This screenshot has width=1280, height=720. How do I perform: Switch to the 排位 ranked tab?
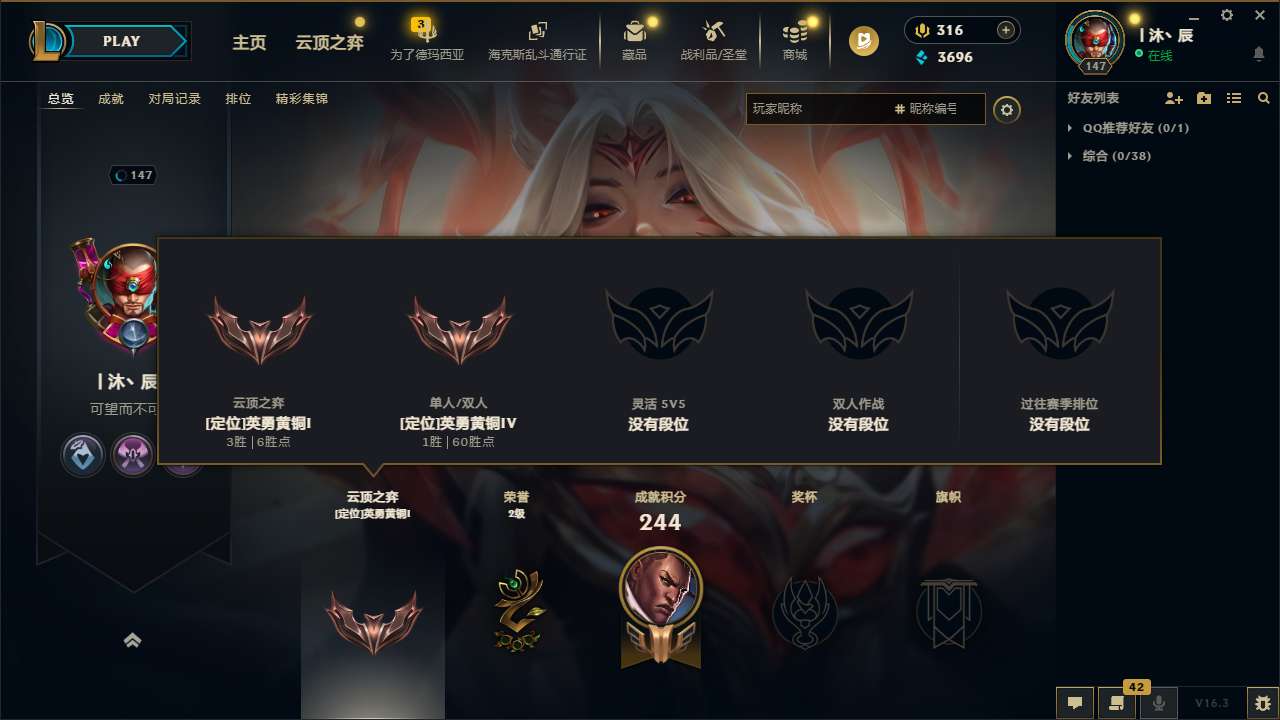coord(236,99)
